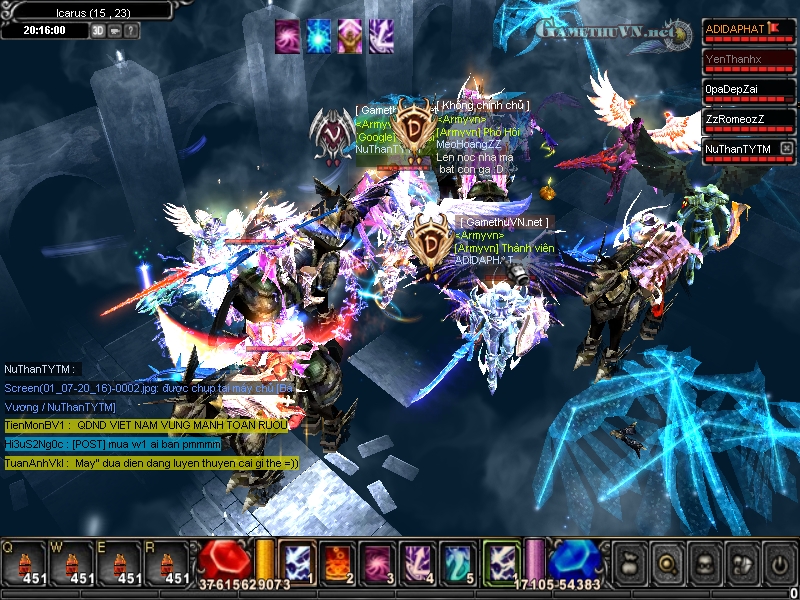Image resolution: width=800 pixels, height=600 pixels.
Task: Activate the fiery skill in slot 2
Action: click(335, 561)
